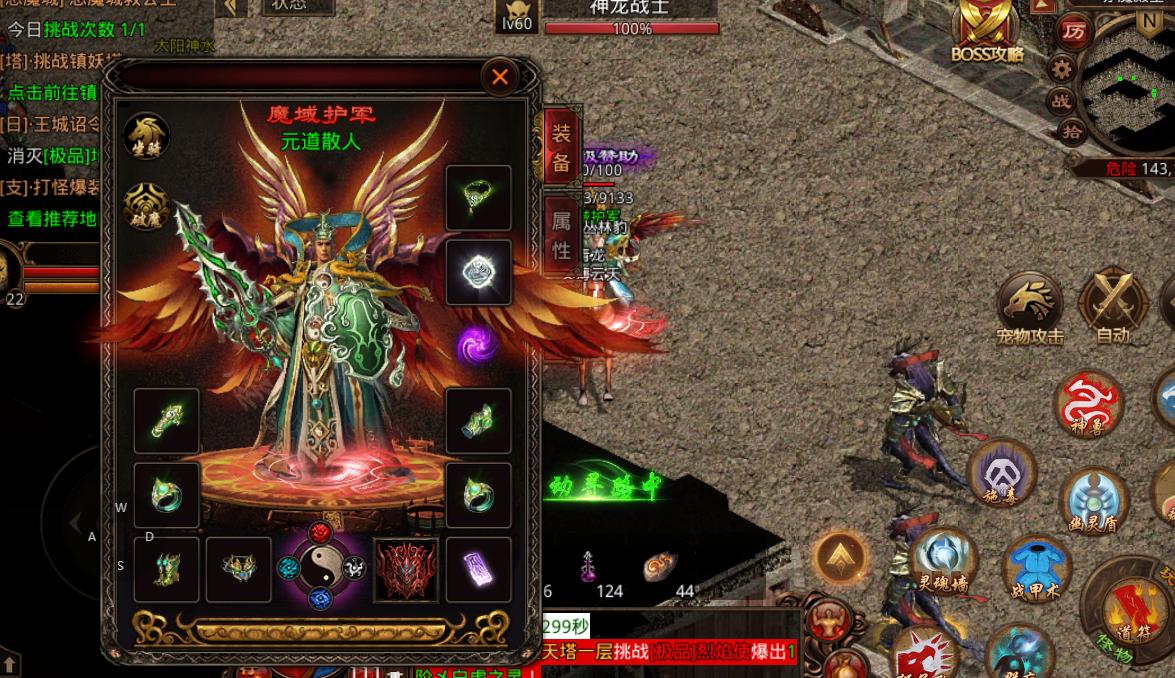
Task: Cast the 施毒 poison skill
Action: pyautogui.click(x=1001, y=474)
